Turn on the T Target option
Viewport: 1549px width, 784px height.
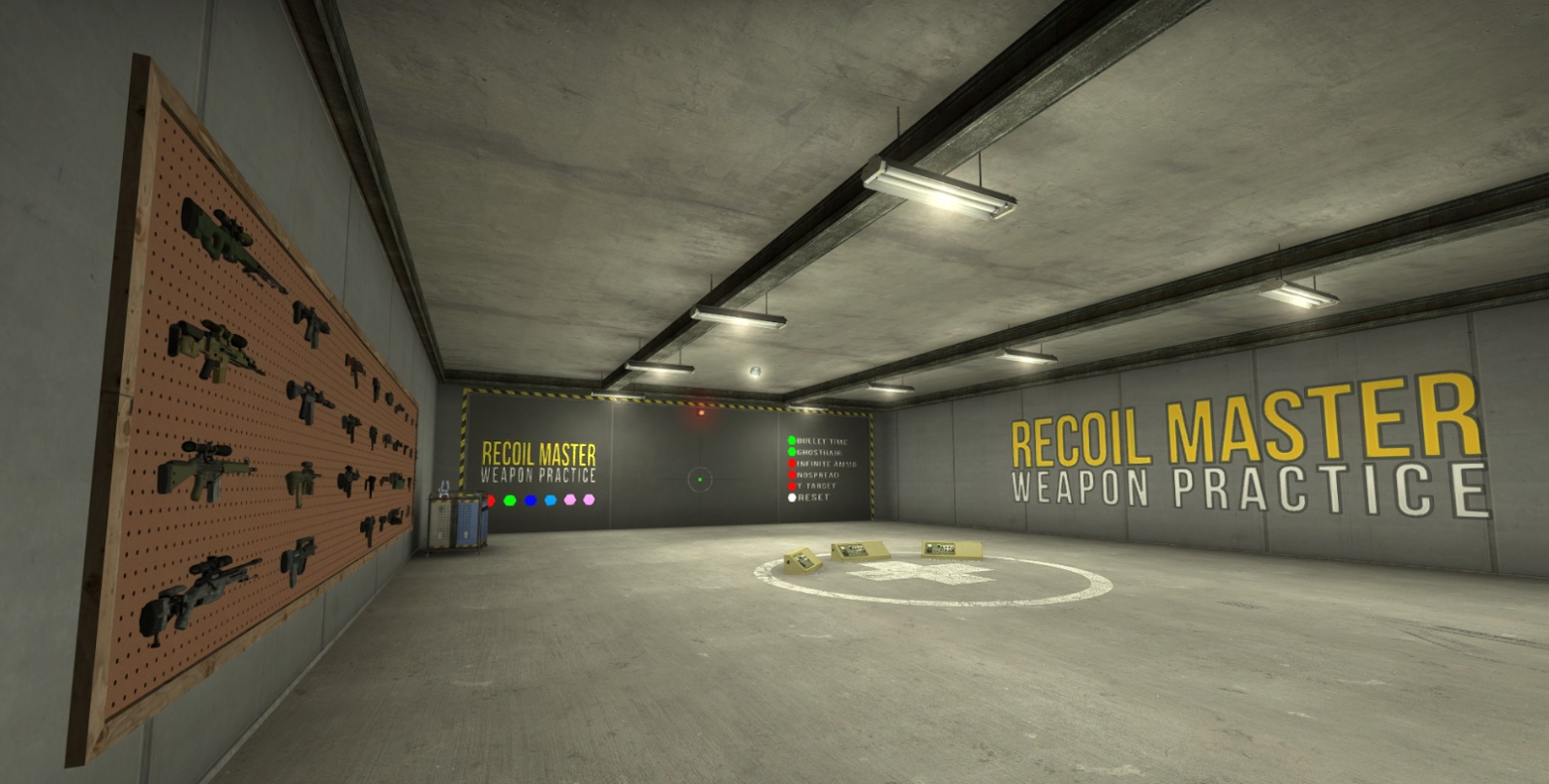[x=792, y=486]
